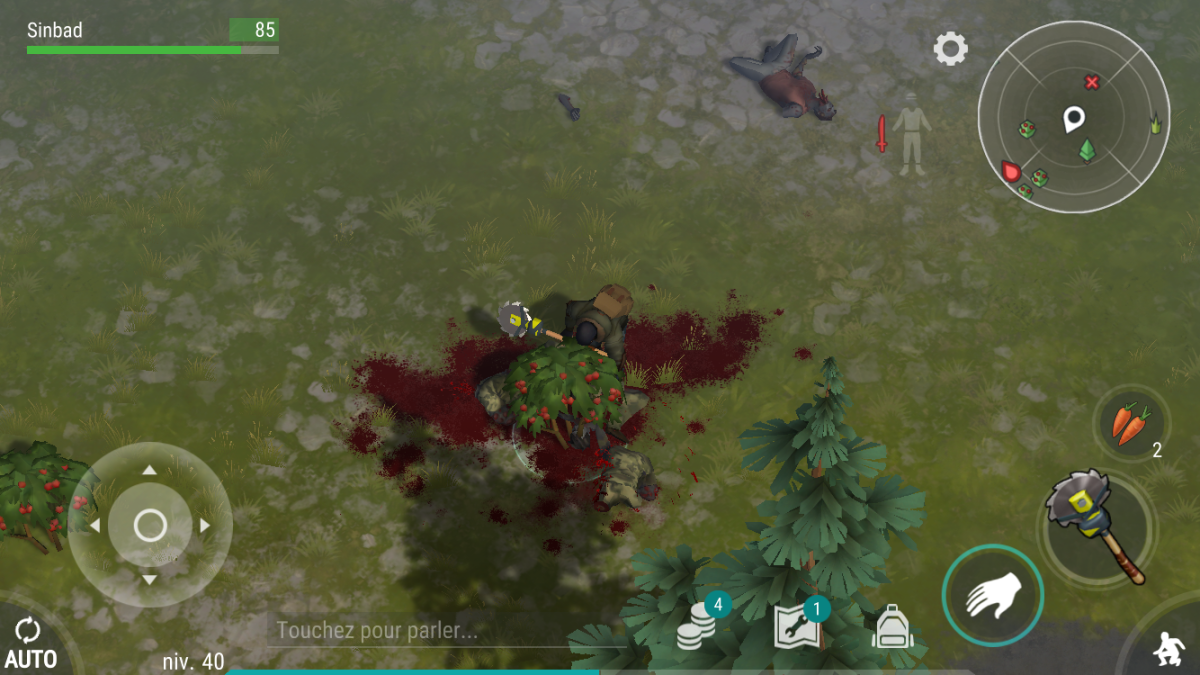Open the crafting blueprint icon
Image resolution: width=1200 pixels, height=675 pixels.
(x=798, y=626)
